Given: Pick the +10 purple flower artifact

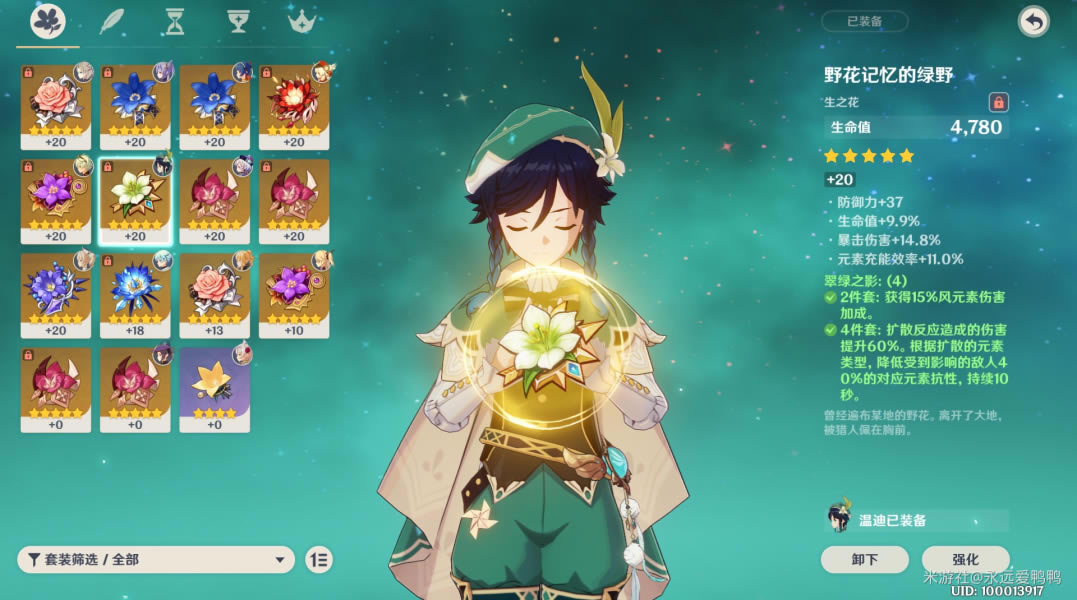Looking at the screenshot, I should pyautogui.click(x=294, y=294).
